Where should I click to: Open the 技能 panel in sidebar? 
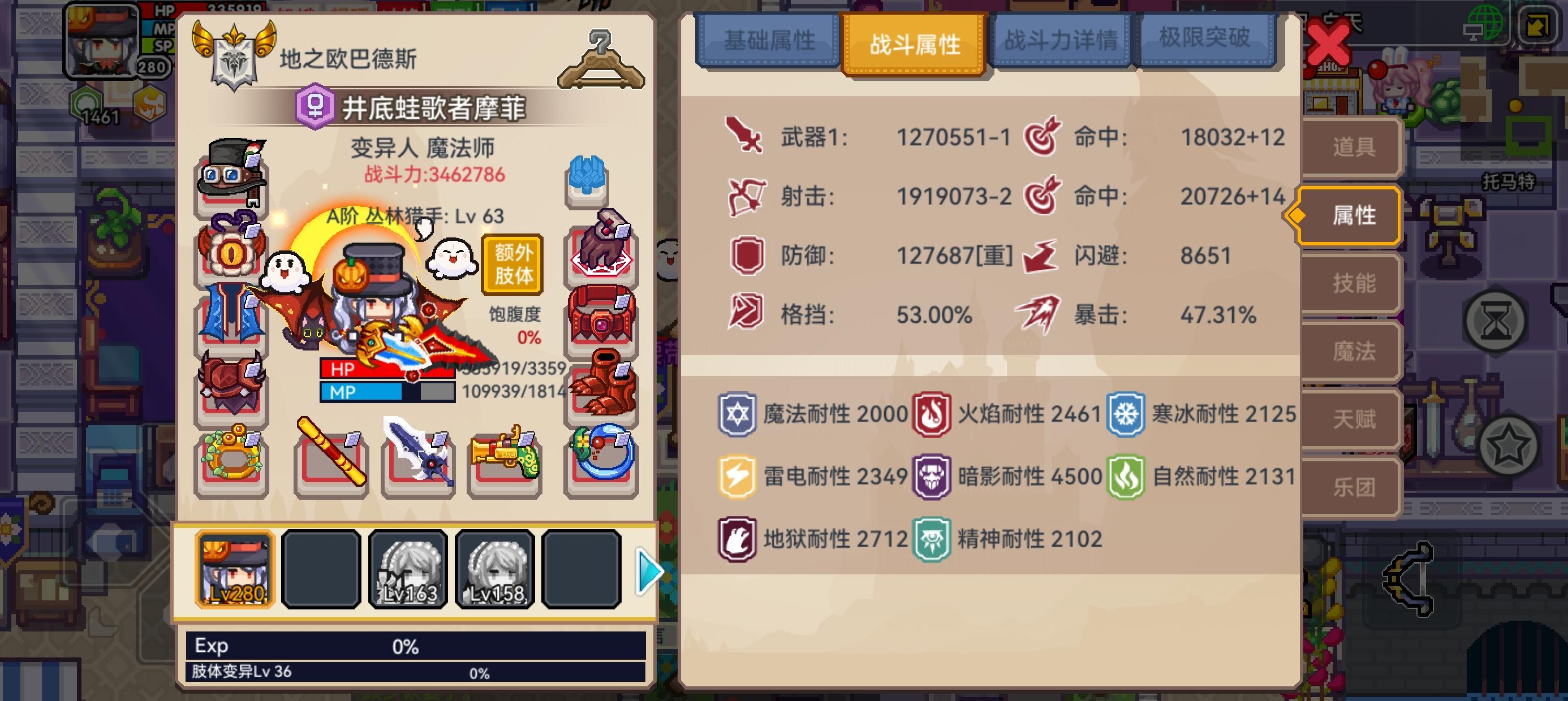1354,284
